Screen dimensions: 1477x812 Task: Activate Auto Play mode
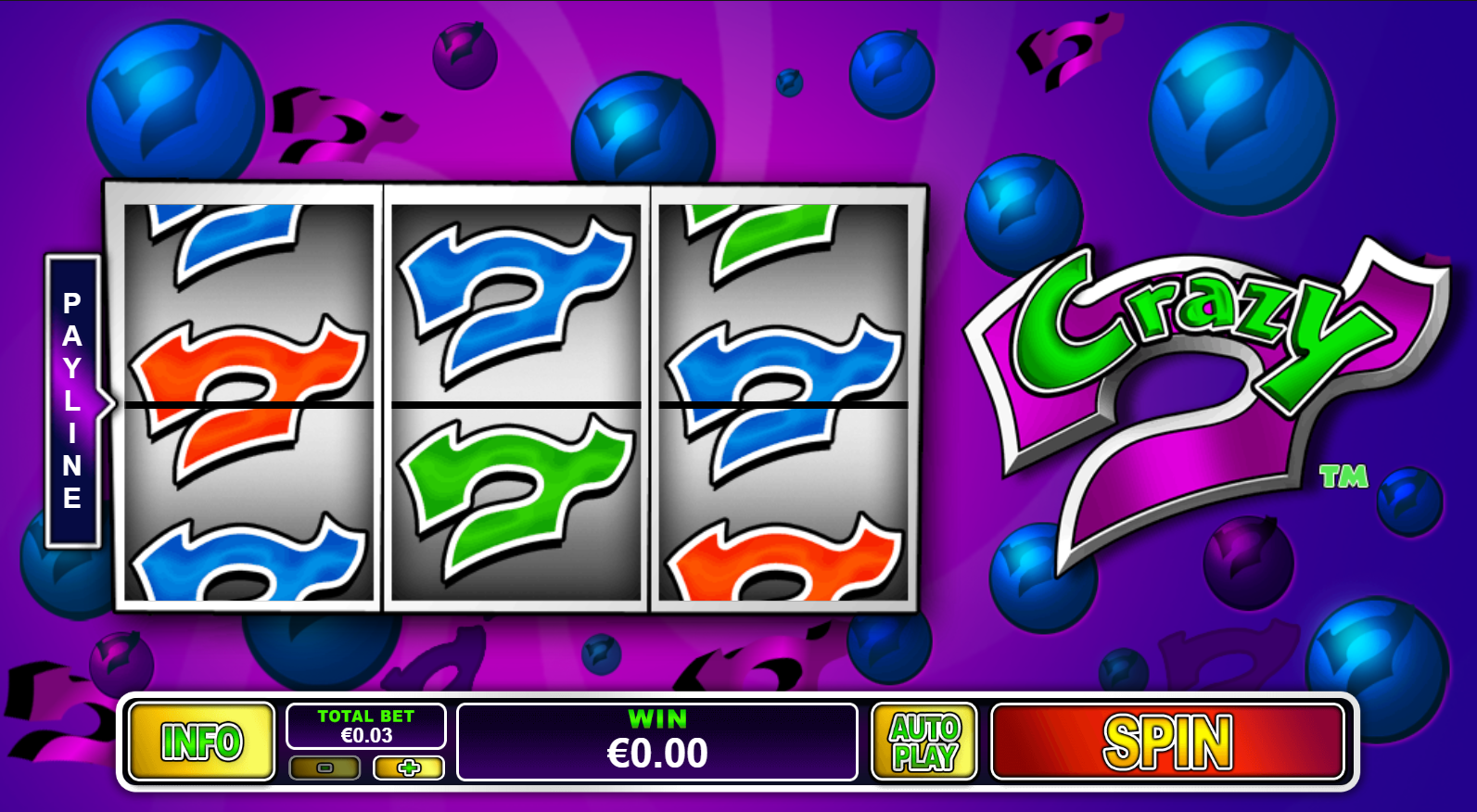click(924, 742)
